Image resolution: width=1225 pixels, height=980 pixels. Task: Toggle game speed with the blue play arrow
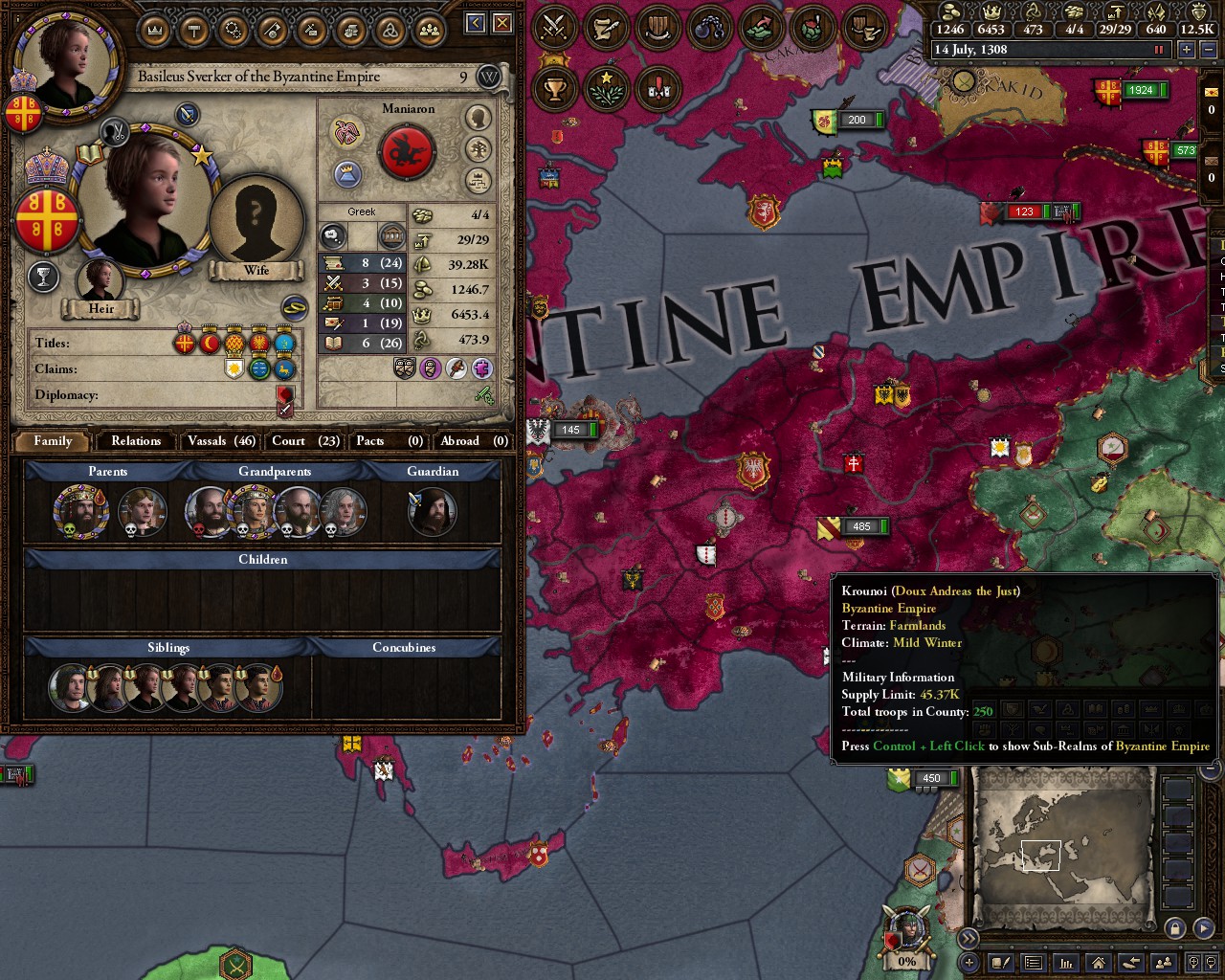pos(1204,926)
